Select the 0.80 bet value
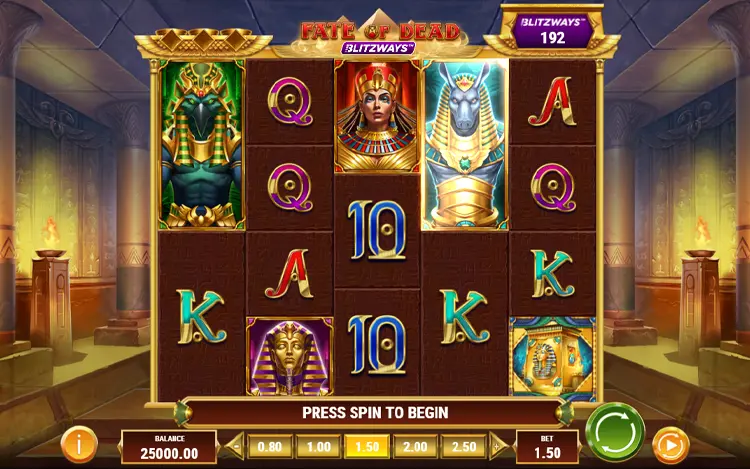The width and height of the screenshot is (750, 469). tap(269, 446)
